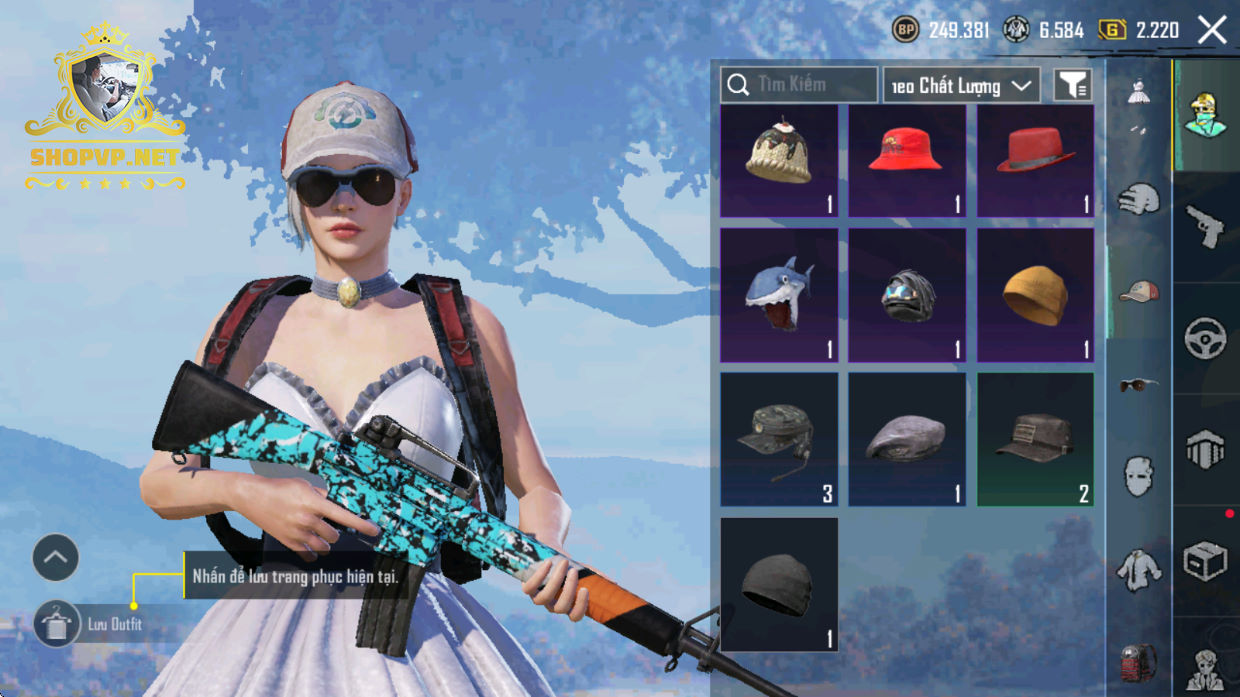
Task: Select the dark patrol cap
Action: click(1035, 439)
